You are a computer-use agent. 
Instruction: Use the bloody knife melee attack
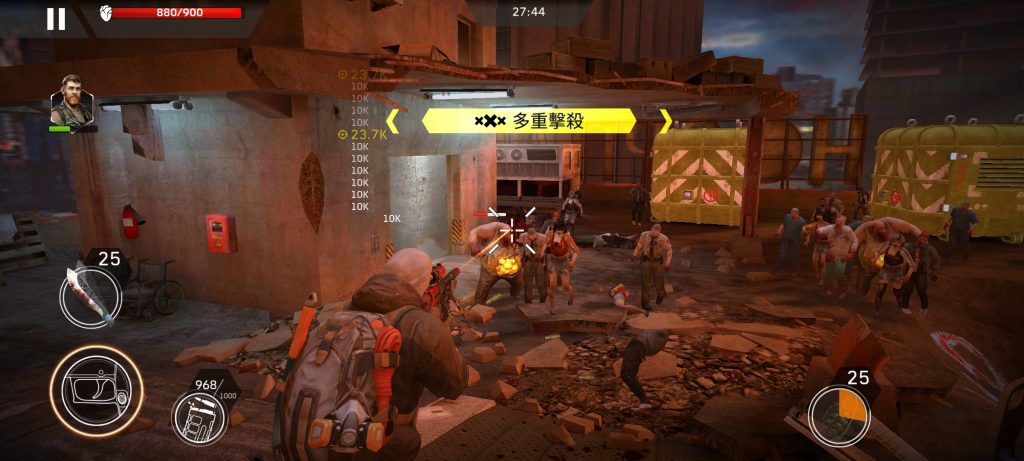coord(90,296)
